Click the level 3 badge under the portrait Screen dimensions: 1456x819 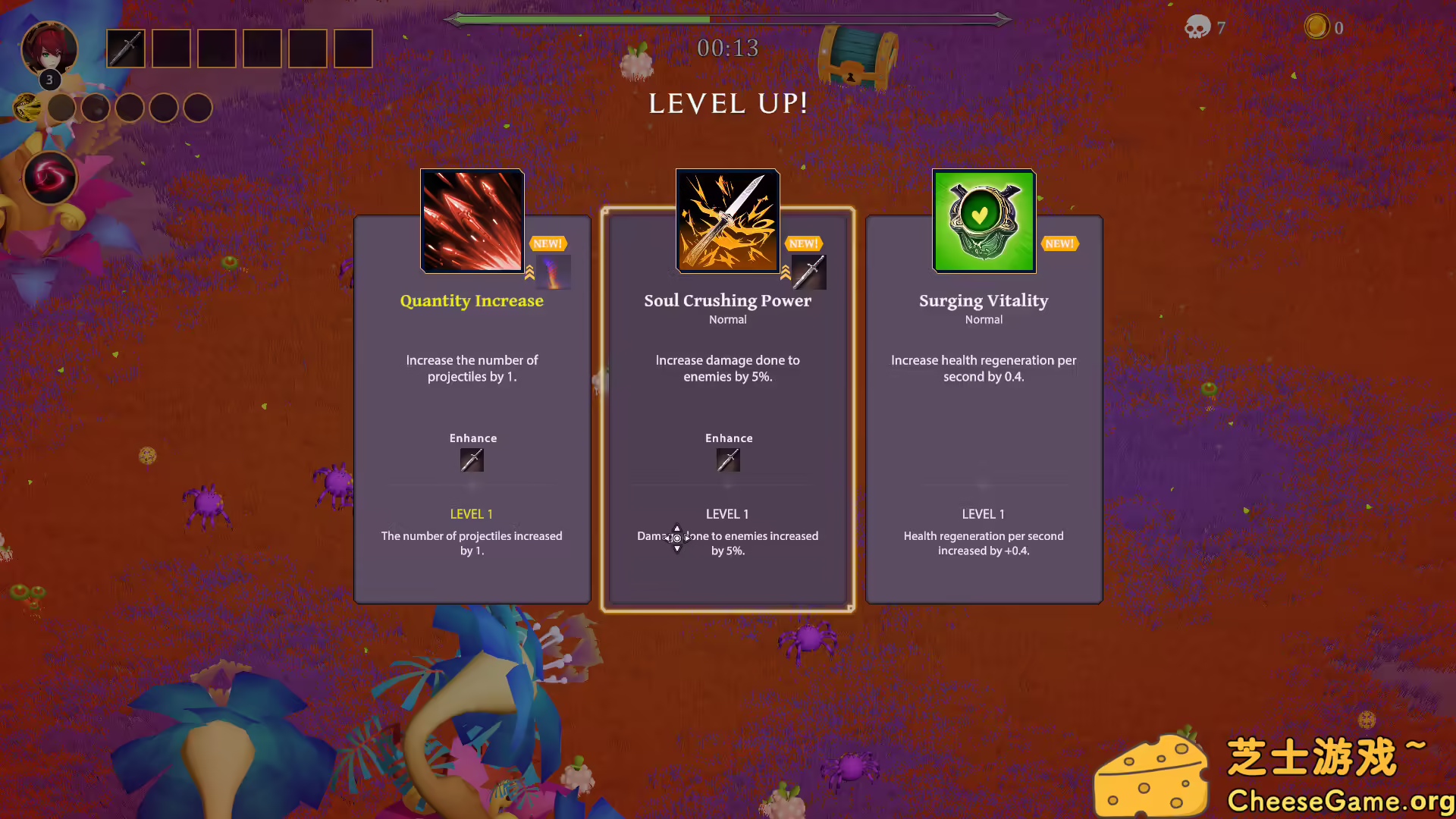coord(49,79)
